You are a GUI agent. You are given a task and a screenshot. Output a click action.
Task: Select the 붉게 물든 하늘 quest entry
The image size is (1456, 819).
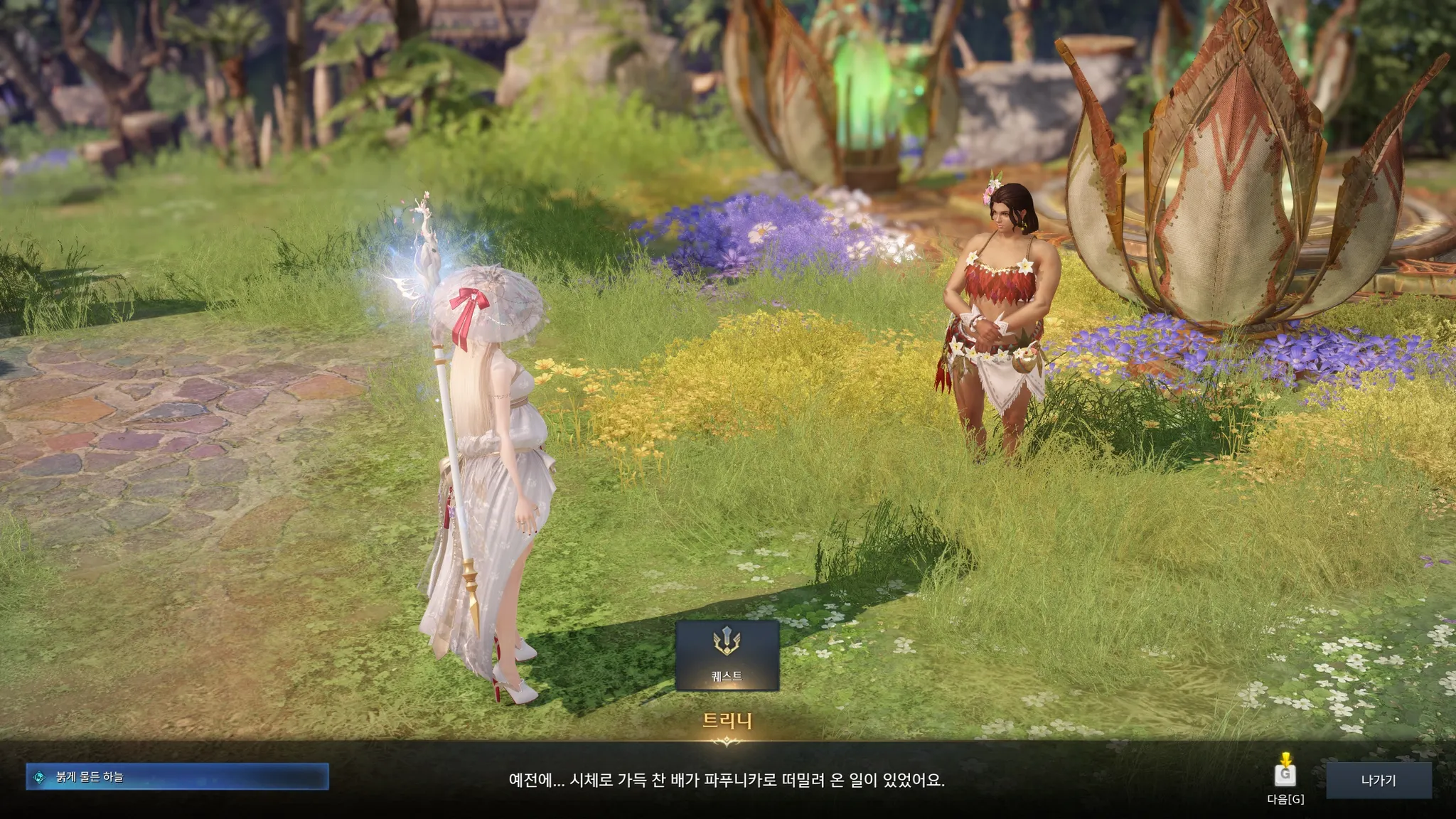pos(178,777)
